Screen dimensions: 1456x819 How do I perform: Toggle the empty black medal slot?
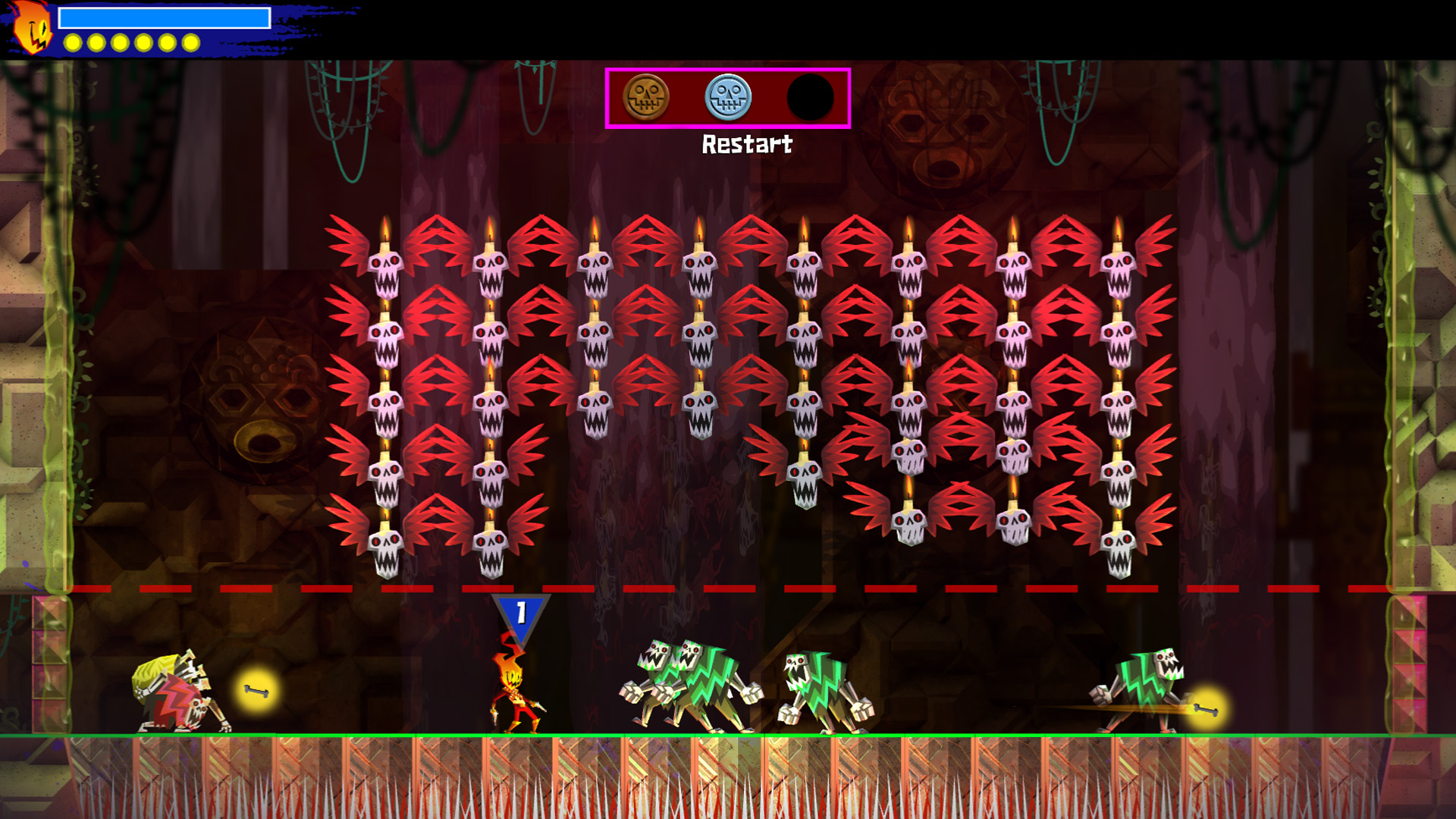[x=810, y=99]
